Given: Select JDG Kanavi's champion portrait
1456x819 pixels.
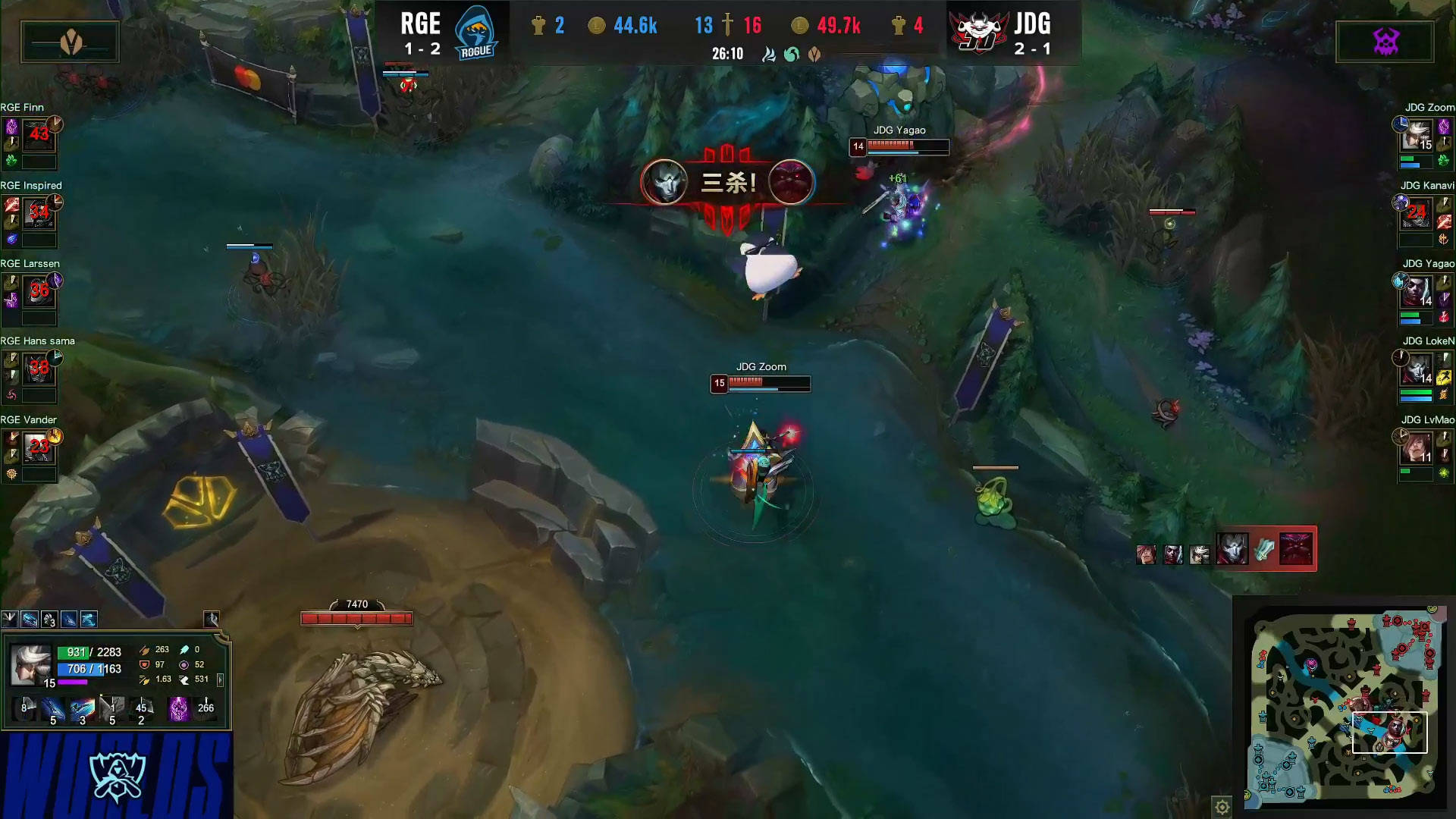Looking at the screenshot, I should point(1417,213).
